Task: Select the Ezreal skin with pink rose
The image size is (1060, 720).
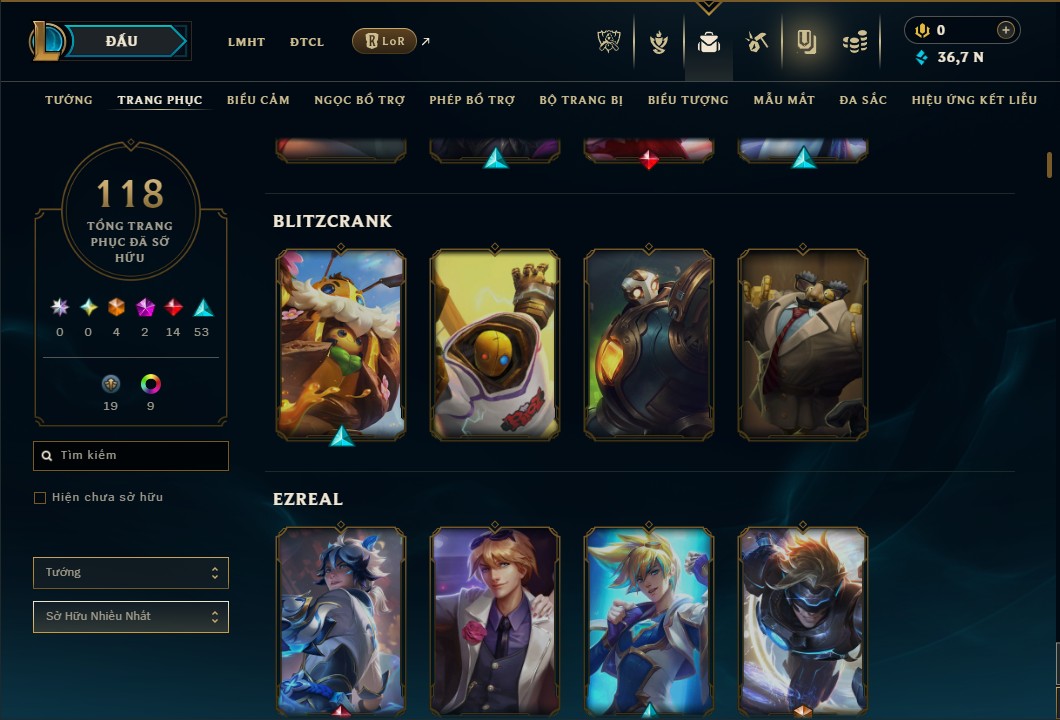Action: coord(495,620)
